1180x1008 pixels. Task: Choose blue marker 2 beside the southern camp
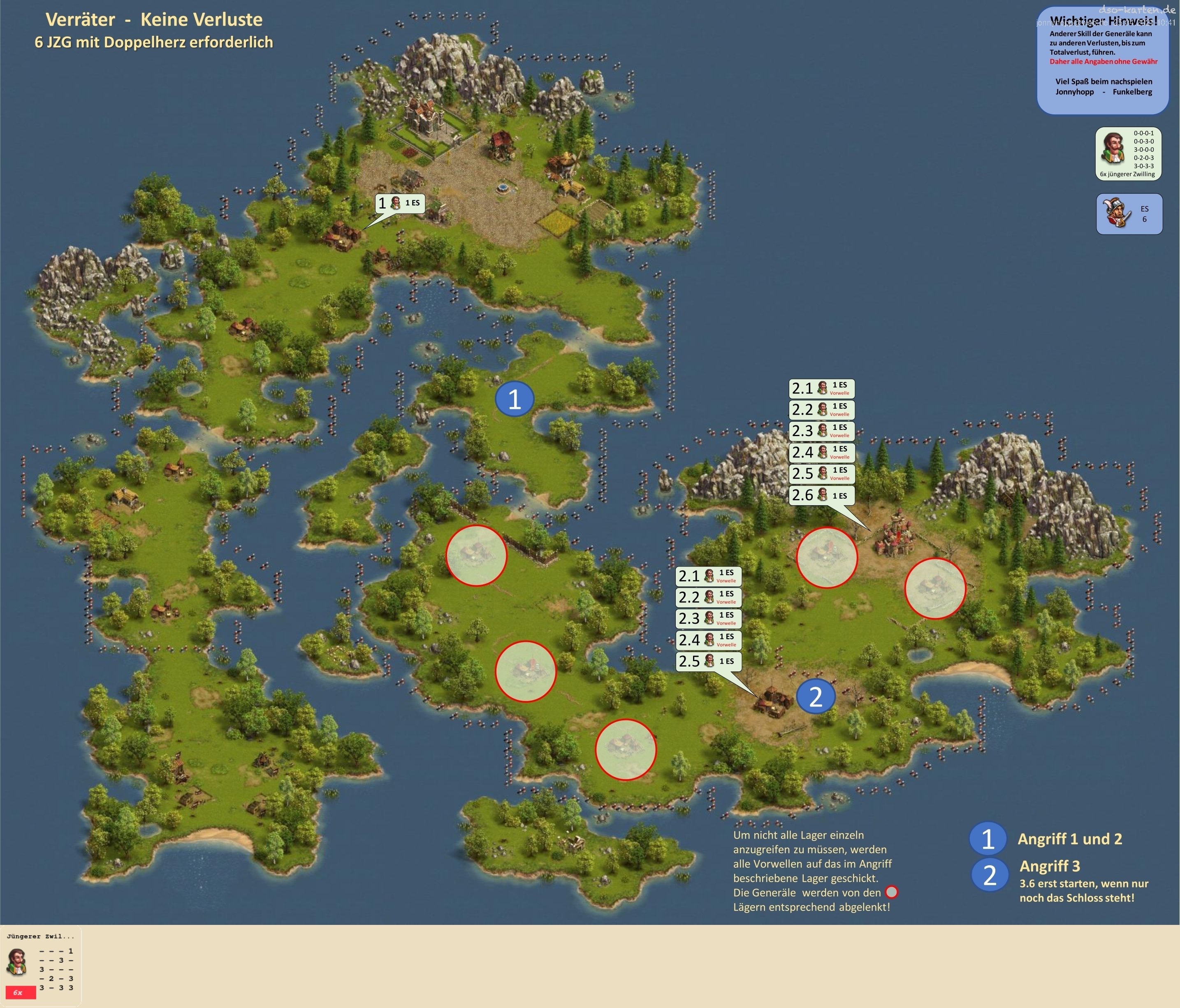click(816, 696)
